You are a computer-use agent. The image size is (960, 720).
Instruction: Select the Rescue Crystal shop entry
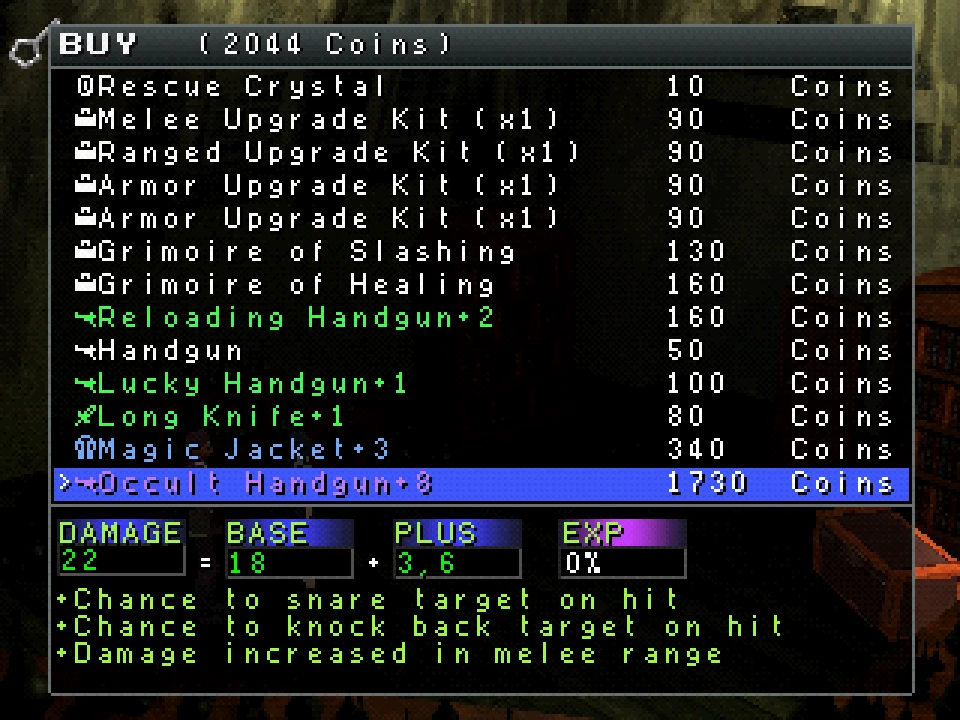point(232,87)
